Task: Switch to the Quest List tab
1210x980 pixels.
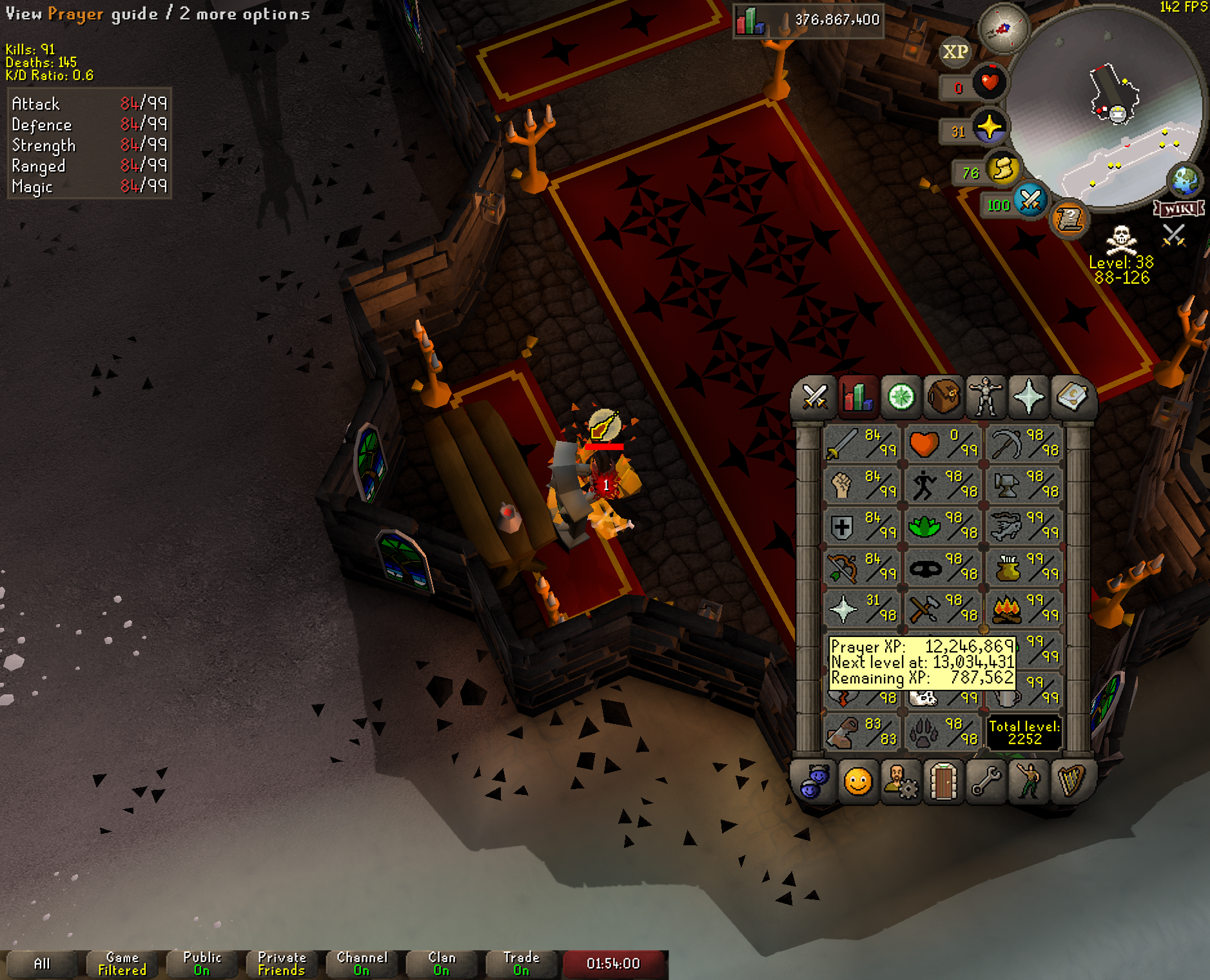Action: coord(901,397)
